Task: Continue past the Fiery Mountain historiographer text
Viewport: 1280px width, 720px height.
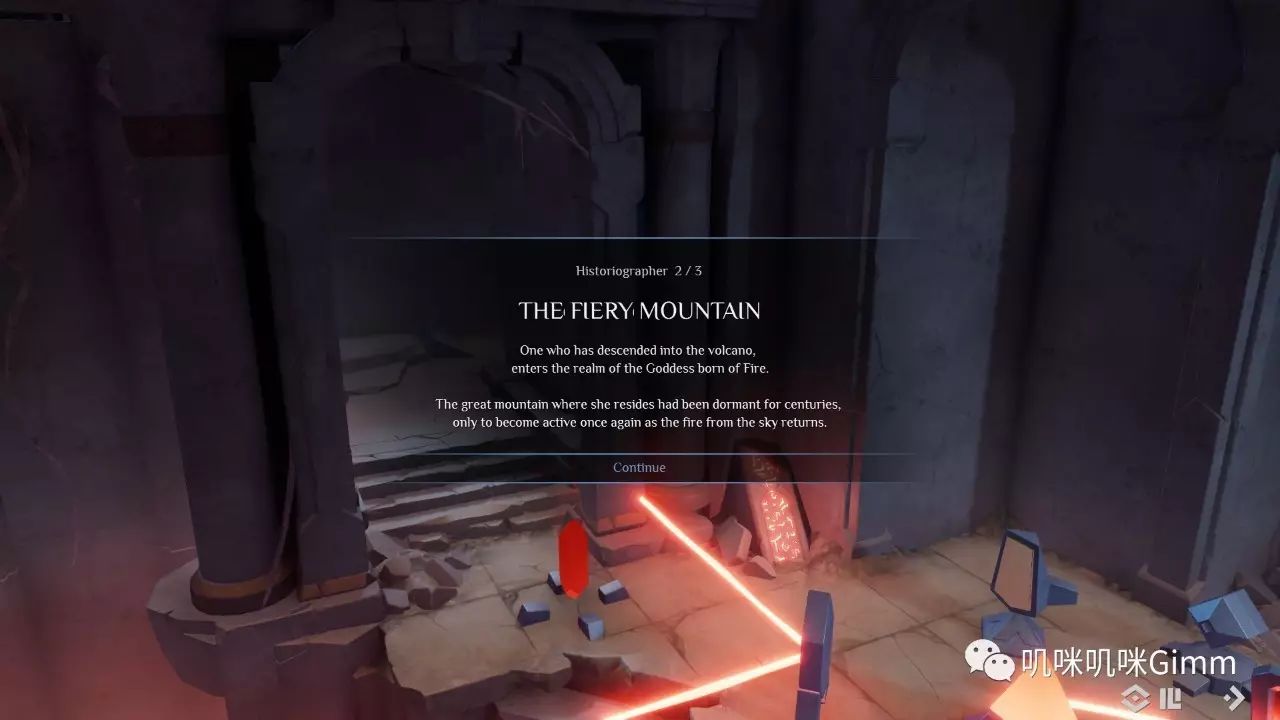Action: click(x=639, y=467)
